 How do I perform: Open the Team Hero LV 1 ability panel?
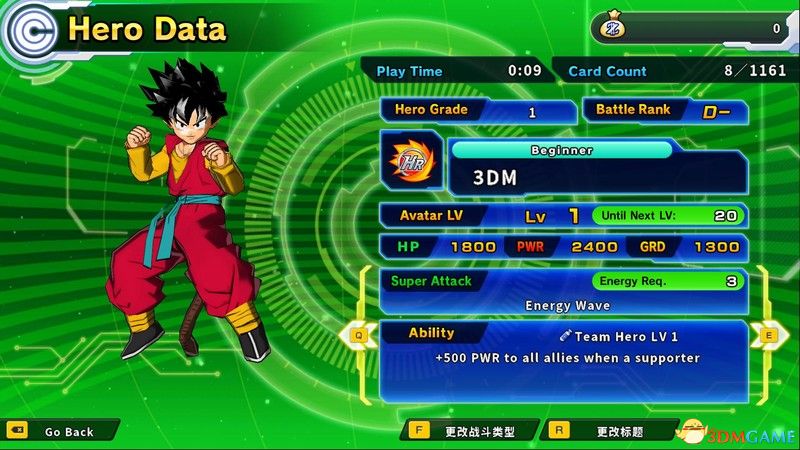(x=563, y=358)
